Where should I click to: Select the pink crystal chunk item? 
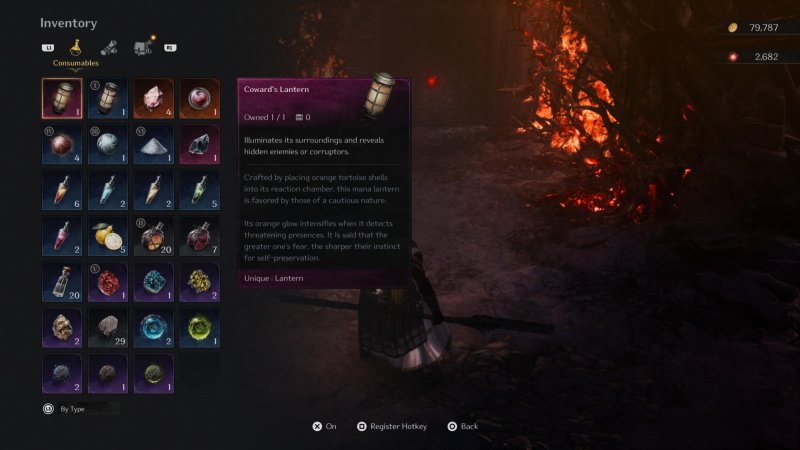(x=153, y=99)
